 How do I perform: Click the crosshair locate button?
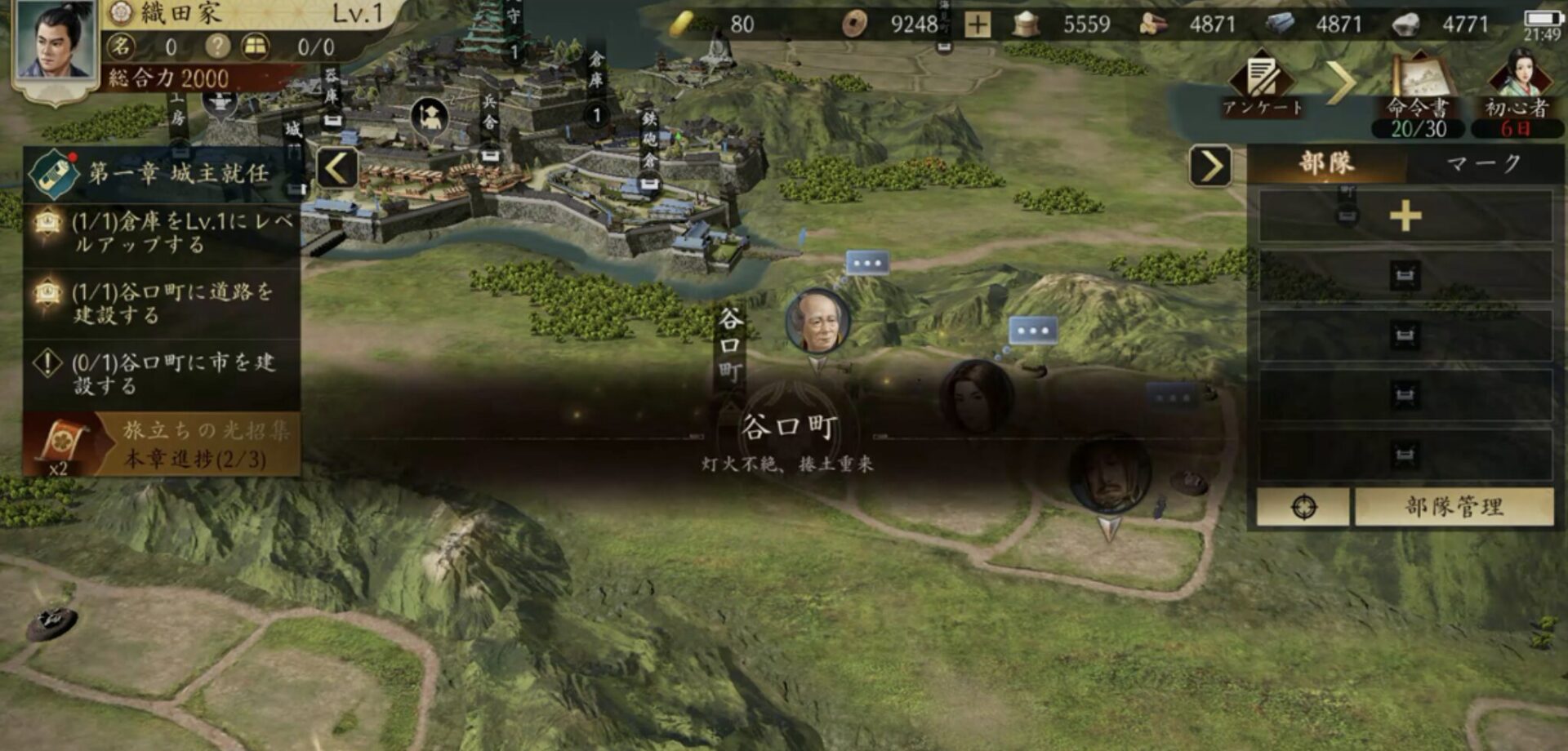tap(1303, 507)
